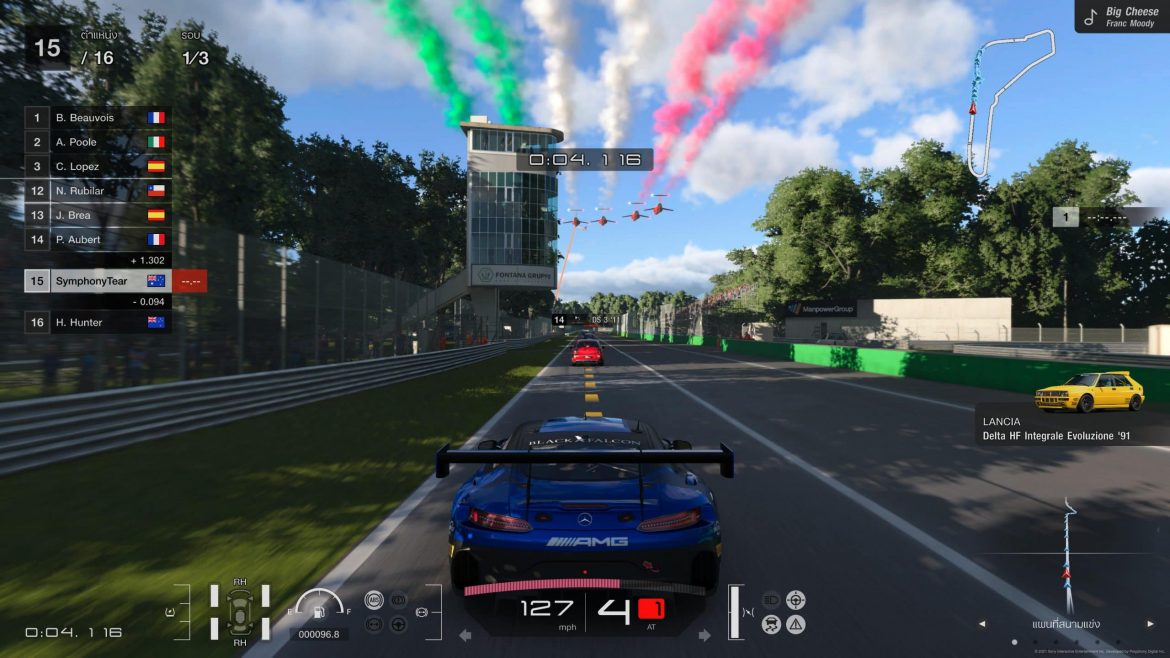
Task: Select N. Rubilar's standings row
Action: pyautogui.click(x=97, y=190)
